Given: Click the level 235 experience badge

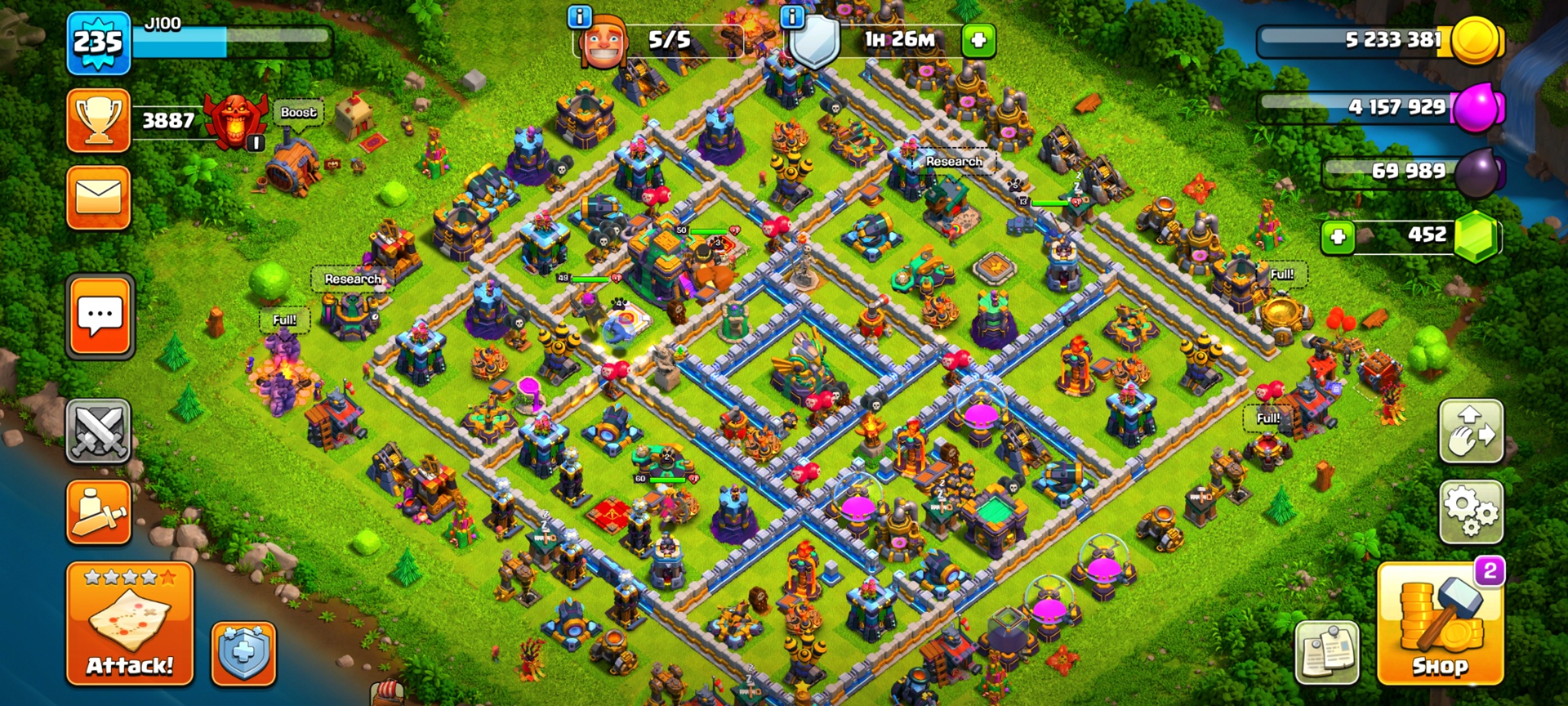Looking at the screenshot, I should (98, 42).
